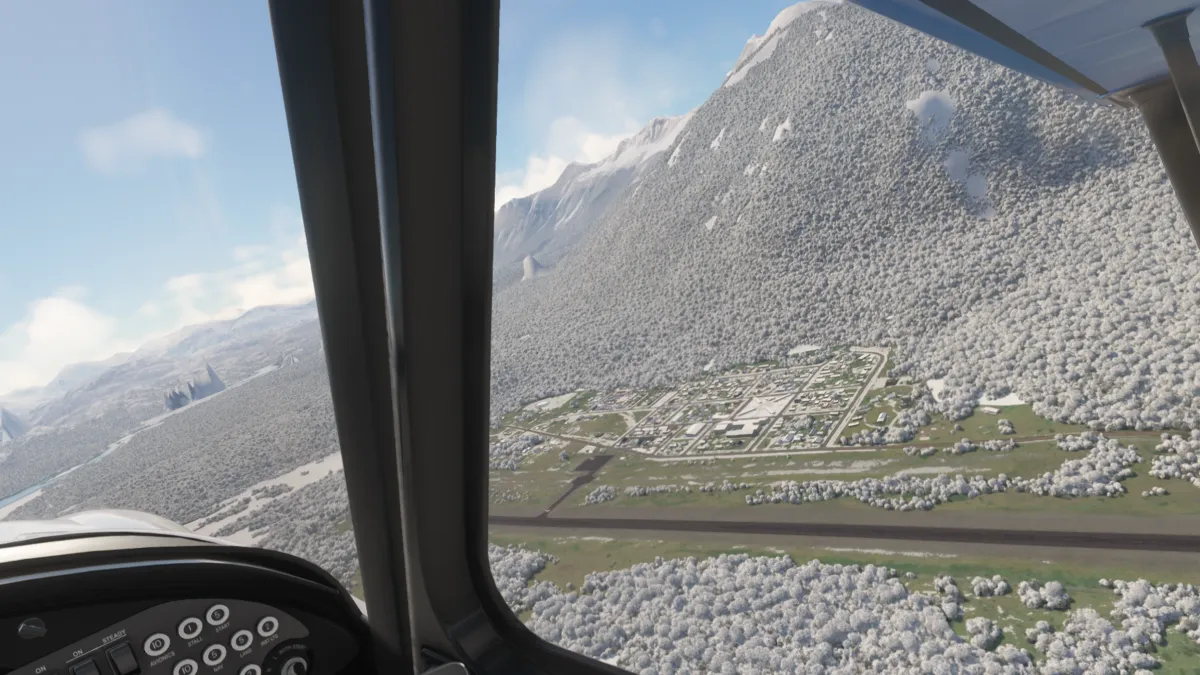Image resolution: width=1200 pixels, height=675 pixels.
Task: Click the INST LTS circuit breaker
Action: click(x=267, y=627)
